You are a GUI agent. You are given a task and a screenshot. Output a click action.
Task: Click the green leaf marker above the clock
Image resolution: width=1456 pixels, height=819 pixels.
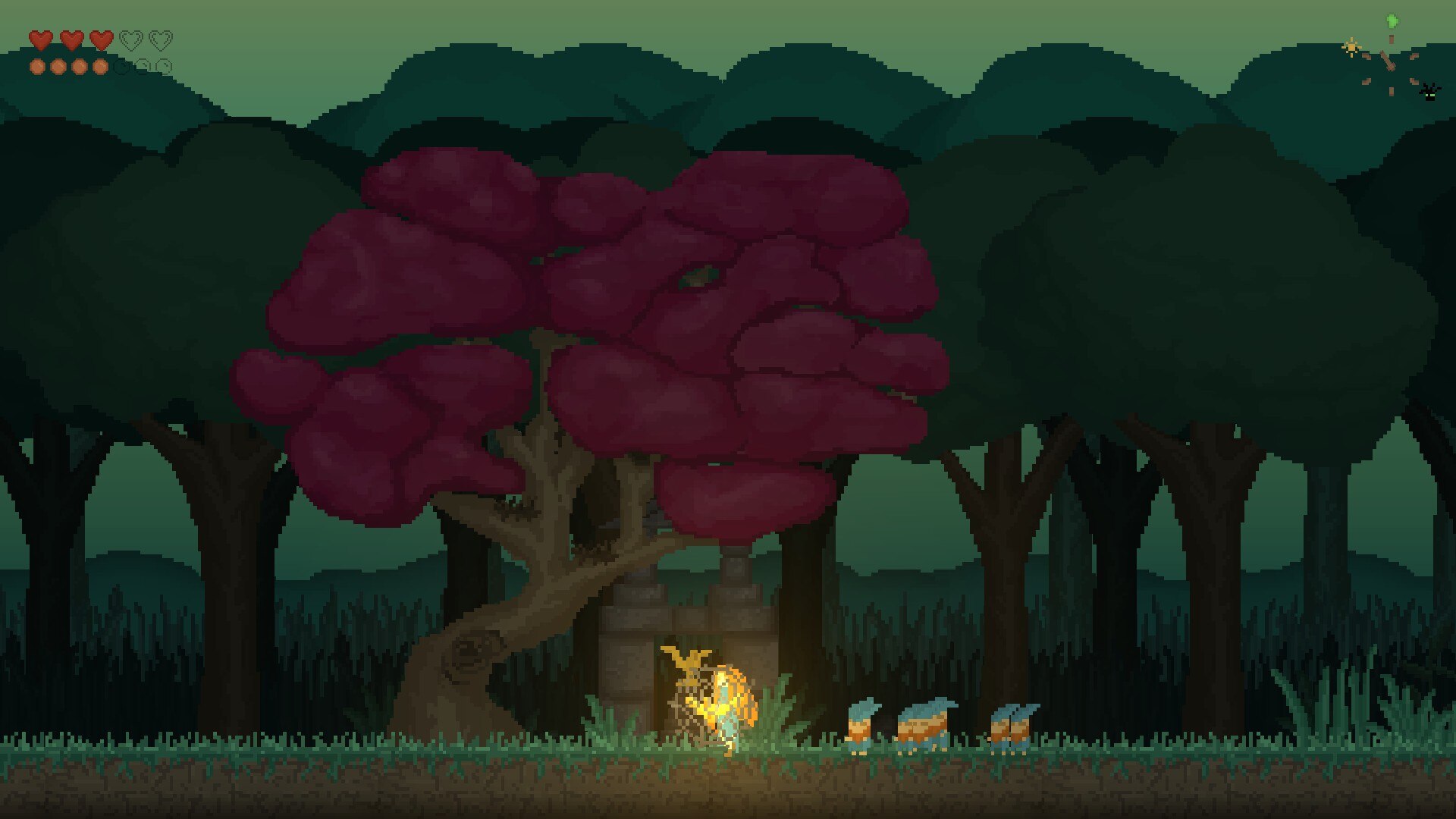point(1392,20)
